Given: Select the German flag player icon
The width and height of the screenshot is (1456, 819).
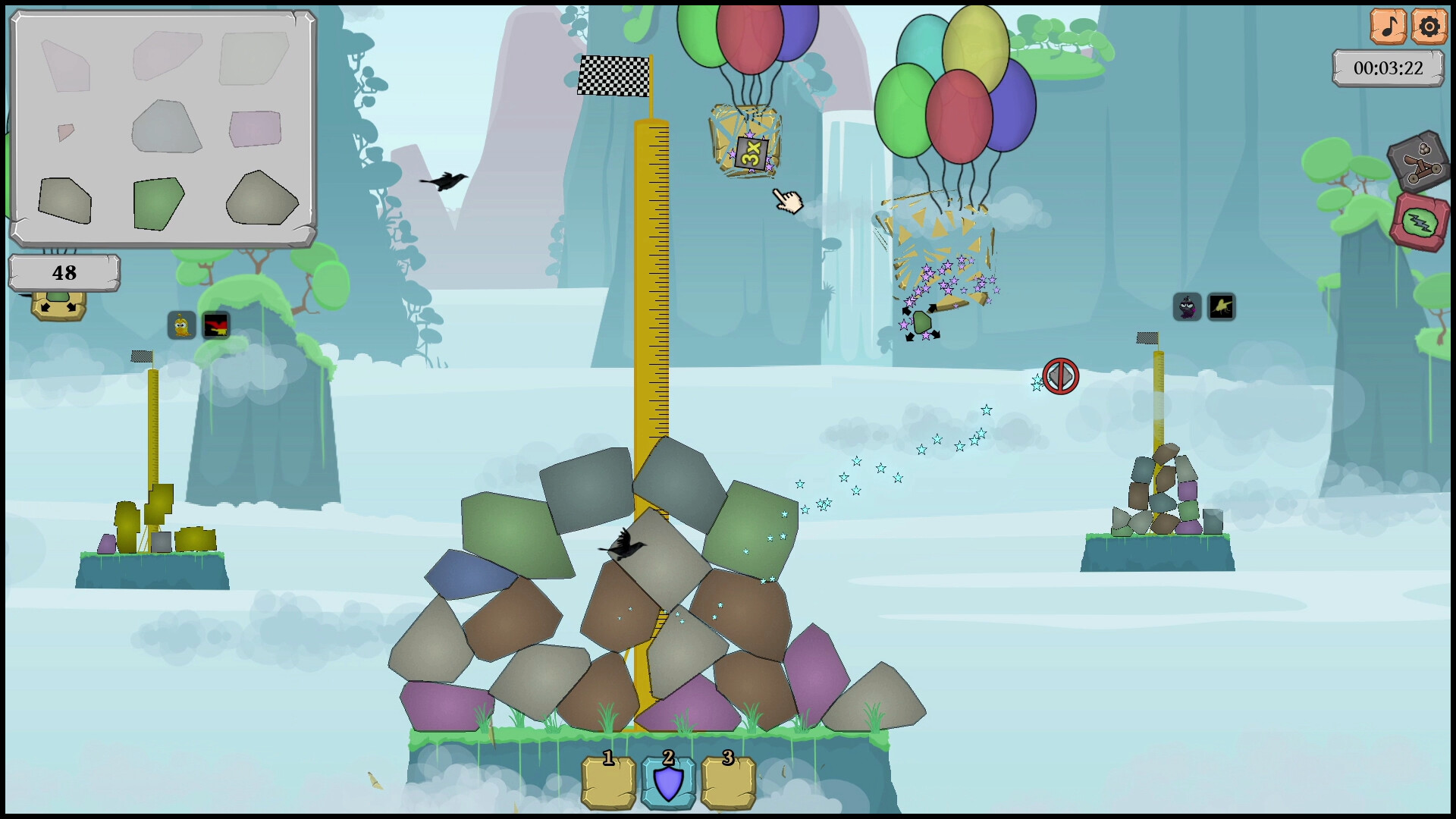Looking at the screenshot, I should pos(217,326).
